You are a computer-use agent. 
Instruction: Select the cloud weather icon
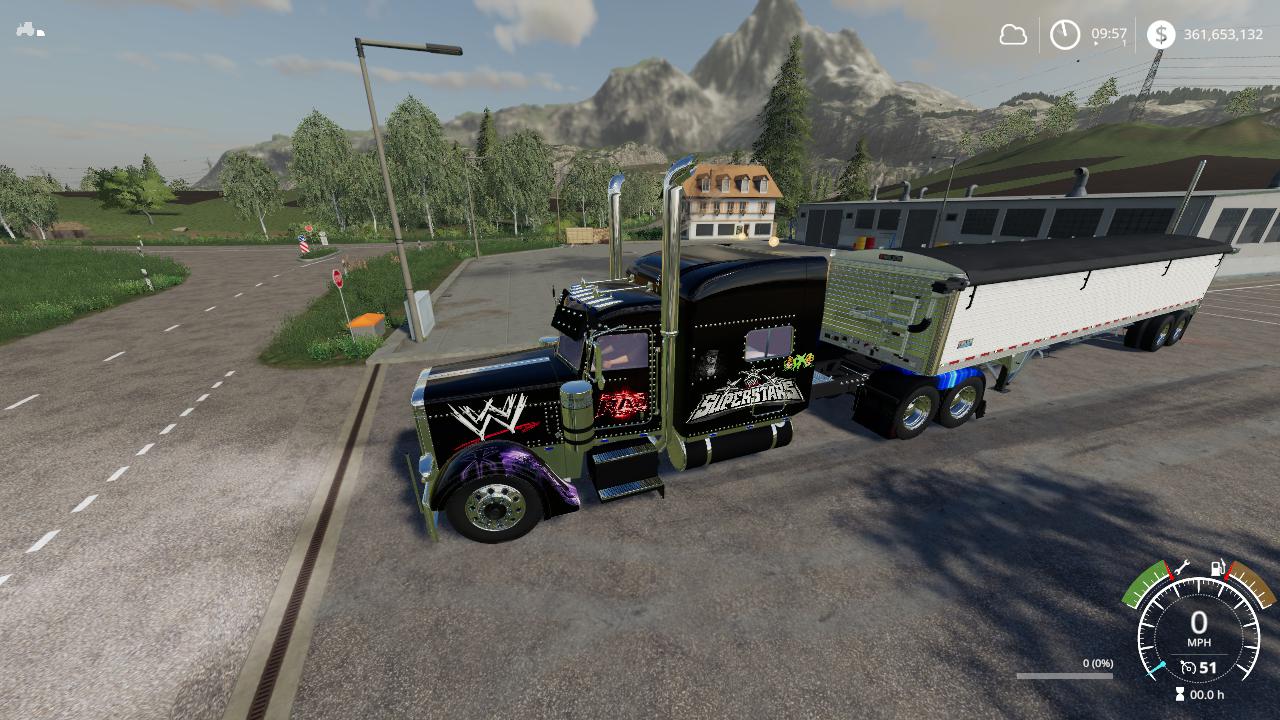coord(1013,35)
